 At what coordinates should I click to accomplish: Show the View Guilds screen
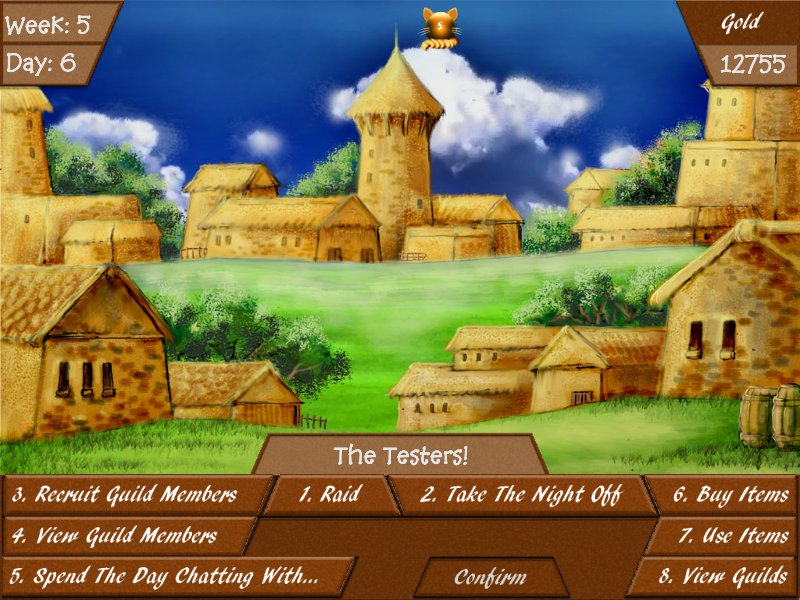tap(723, 577)
